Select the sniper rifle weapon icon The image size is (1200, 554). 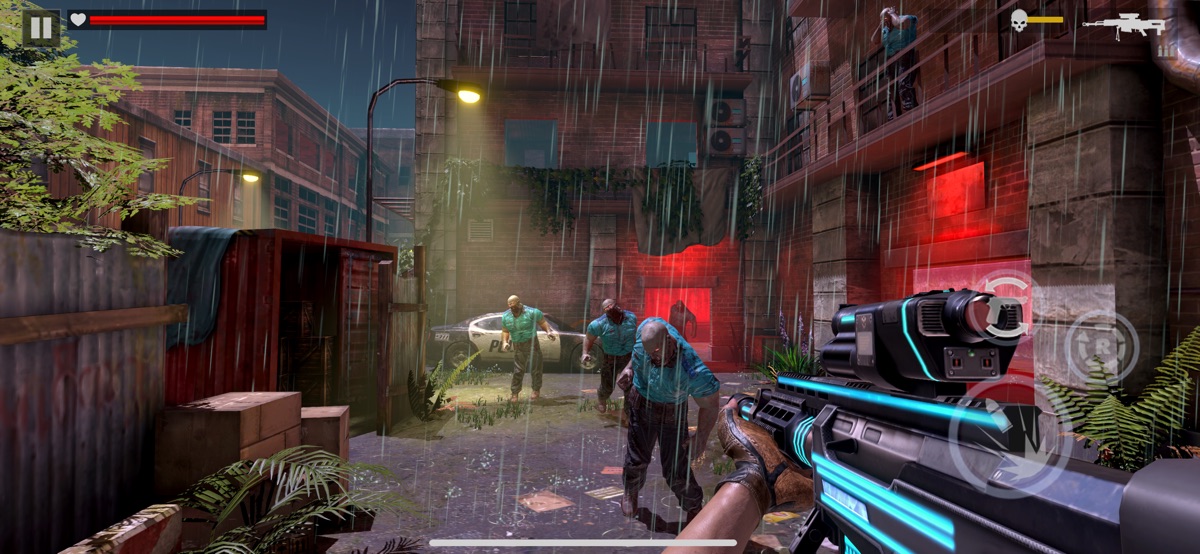(1125, 24)
